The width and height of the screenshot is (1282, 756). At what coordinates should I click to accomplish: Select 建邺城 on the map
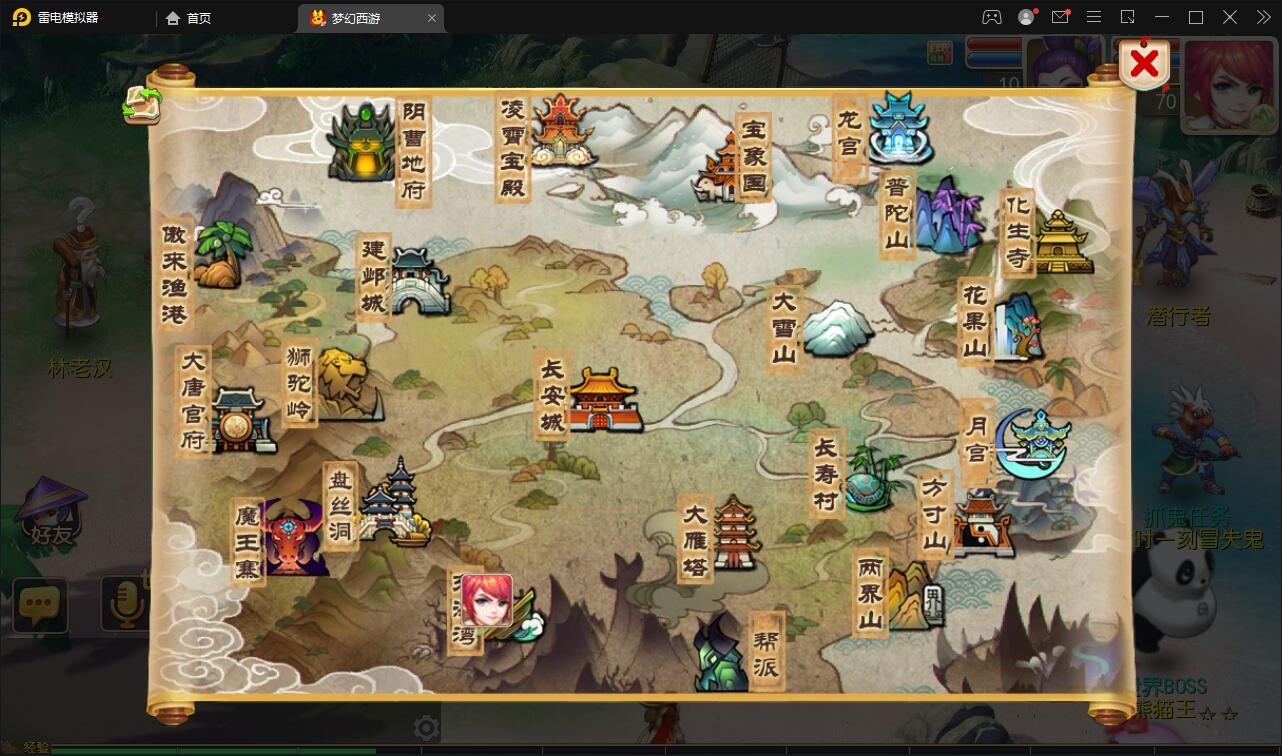click(418, 281)
